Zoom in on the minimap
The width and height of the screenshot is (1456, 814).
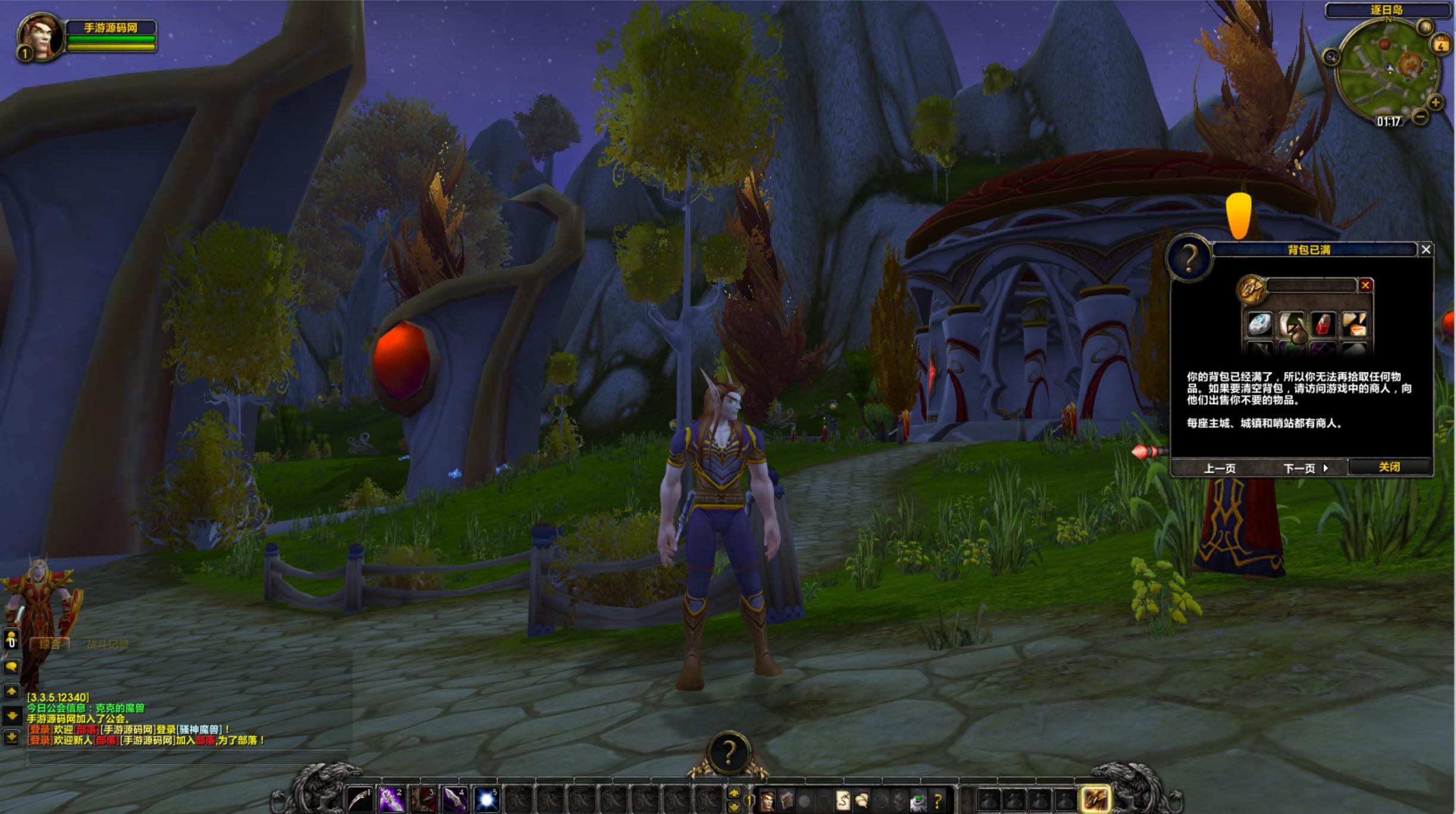click(1435, 102)
